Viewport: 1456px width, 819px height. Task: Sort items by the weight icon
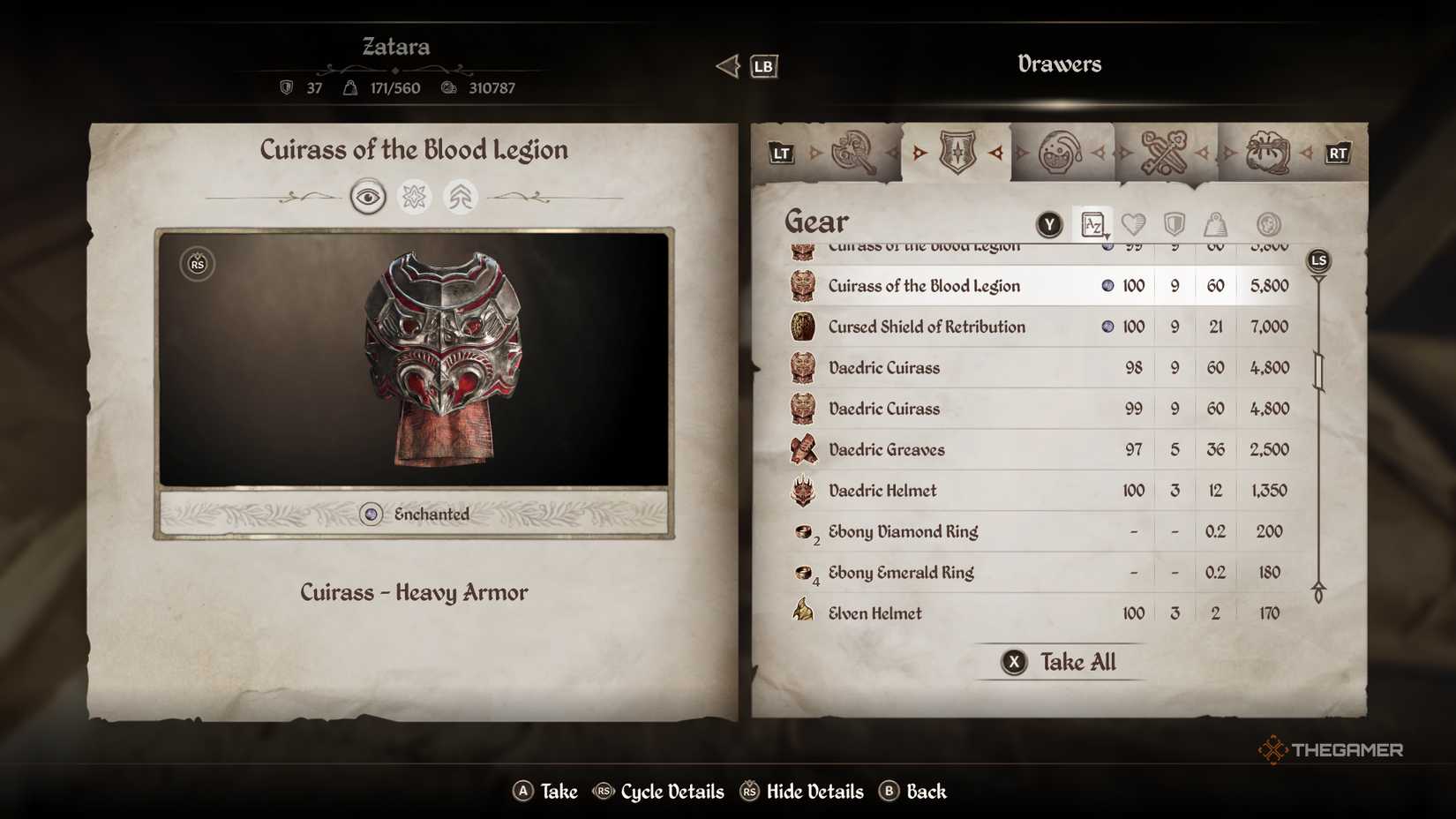[1215, 225]
